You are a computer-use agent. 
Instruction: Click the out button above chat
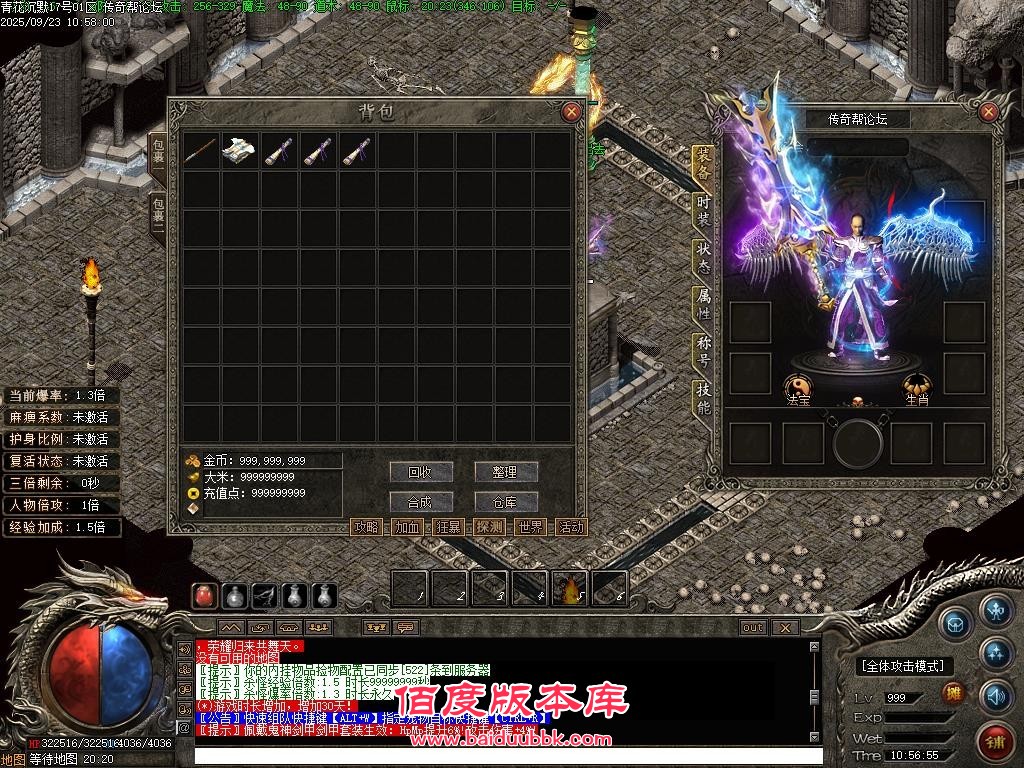752,628
